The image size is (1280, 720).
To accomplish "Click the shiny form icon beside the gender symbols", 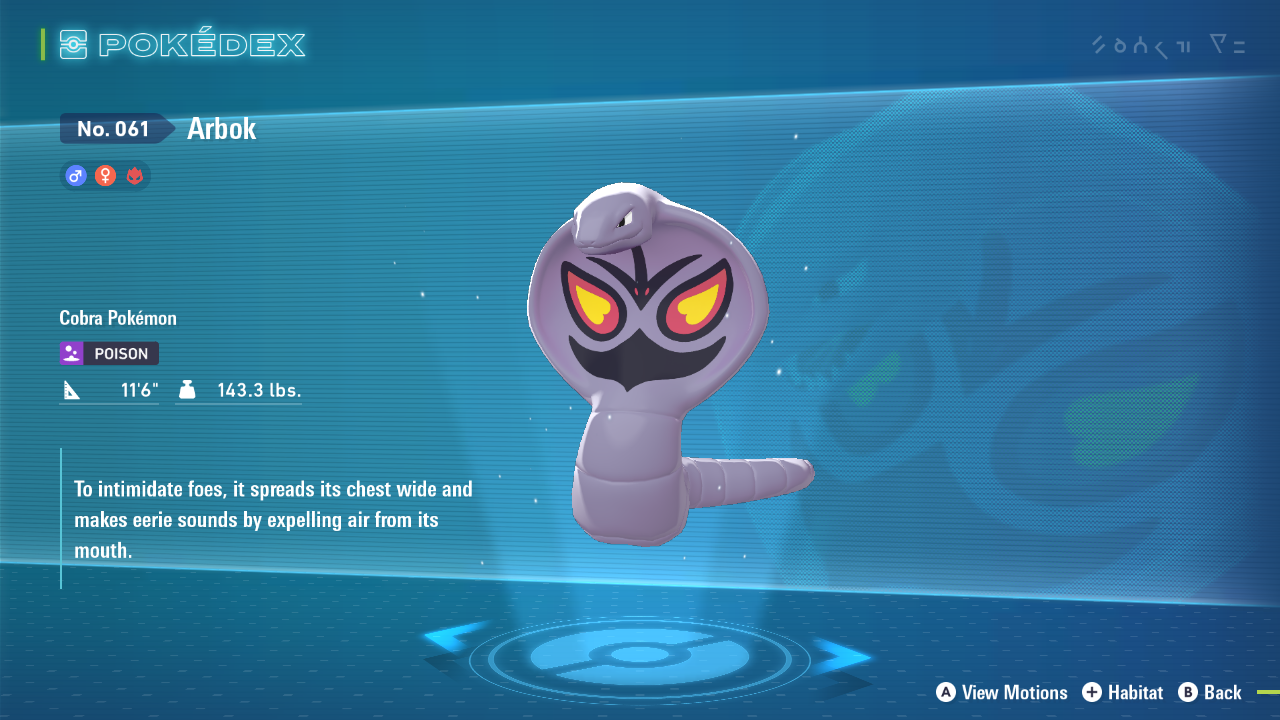I will pyautogui.click(x=135, y=175).
